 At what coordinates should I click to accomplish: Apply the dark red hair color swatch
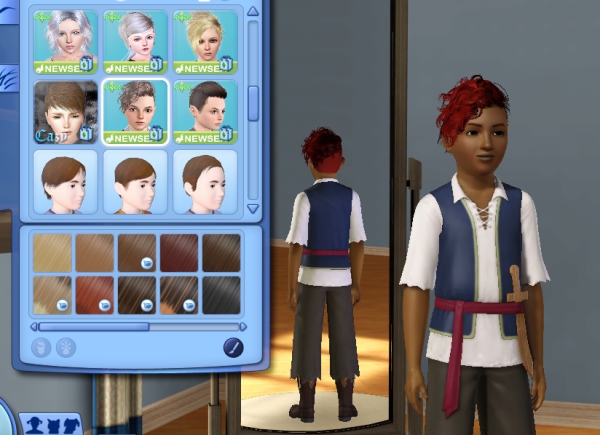click(x=180, y=253)
